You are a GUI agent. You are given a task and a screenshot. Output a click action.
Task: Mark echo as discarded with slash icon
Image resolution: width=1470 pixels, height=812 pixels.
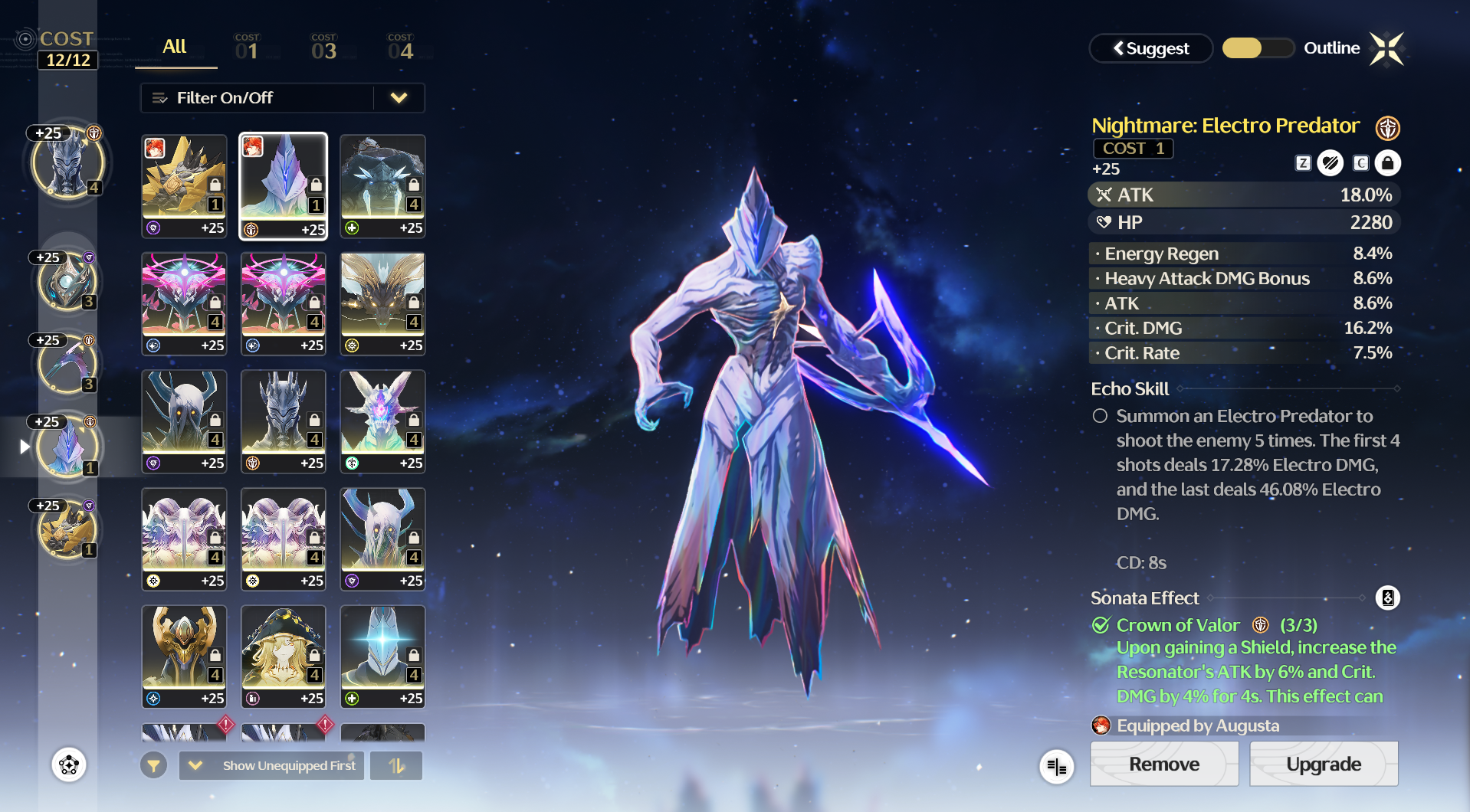coord(1331,163)
